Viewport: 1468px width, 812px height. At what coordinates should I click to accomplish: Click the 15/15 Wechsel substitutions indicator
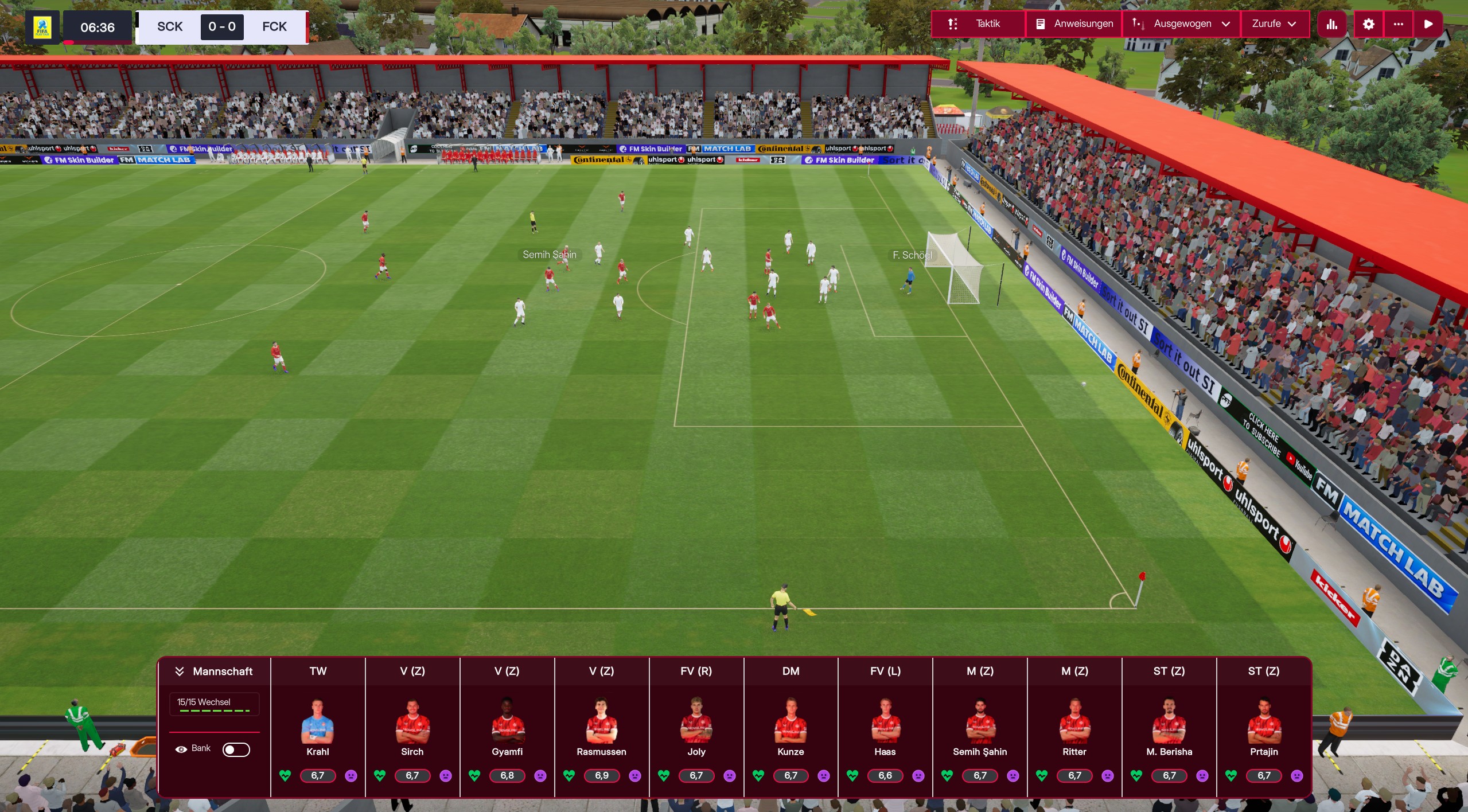[213, 702]
